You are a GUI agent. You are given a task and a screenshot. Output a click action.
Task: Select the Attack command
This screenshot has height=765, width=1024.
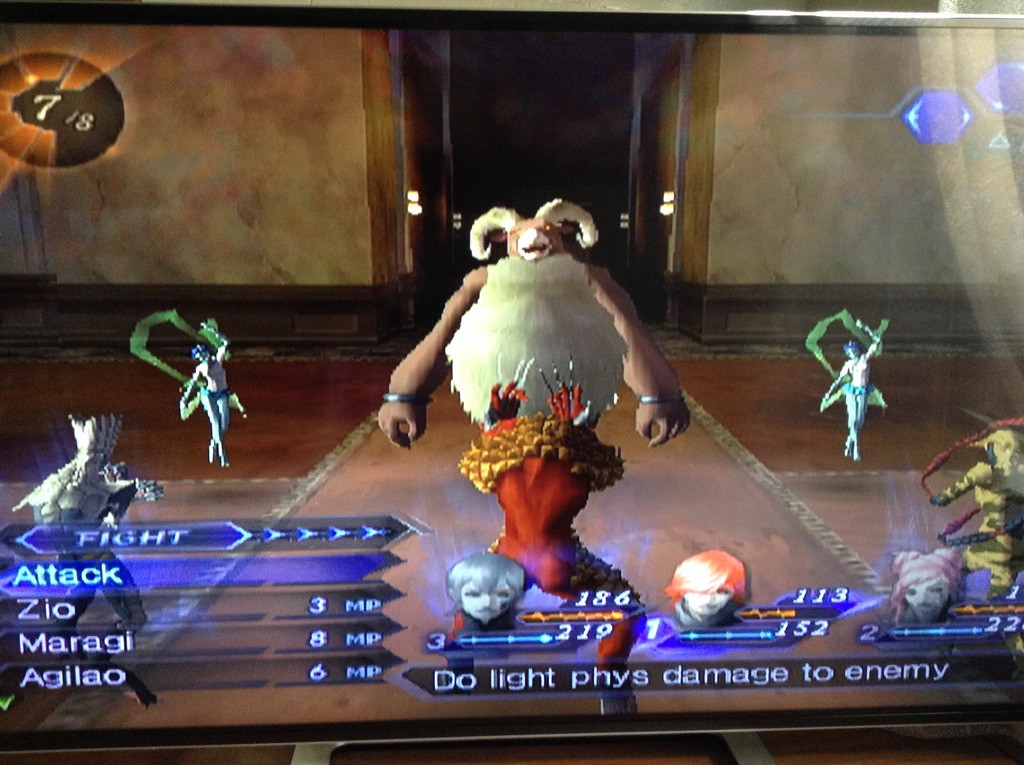(70, 574)
